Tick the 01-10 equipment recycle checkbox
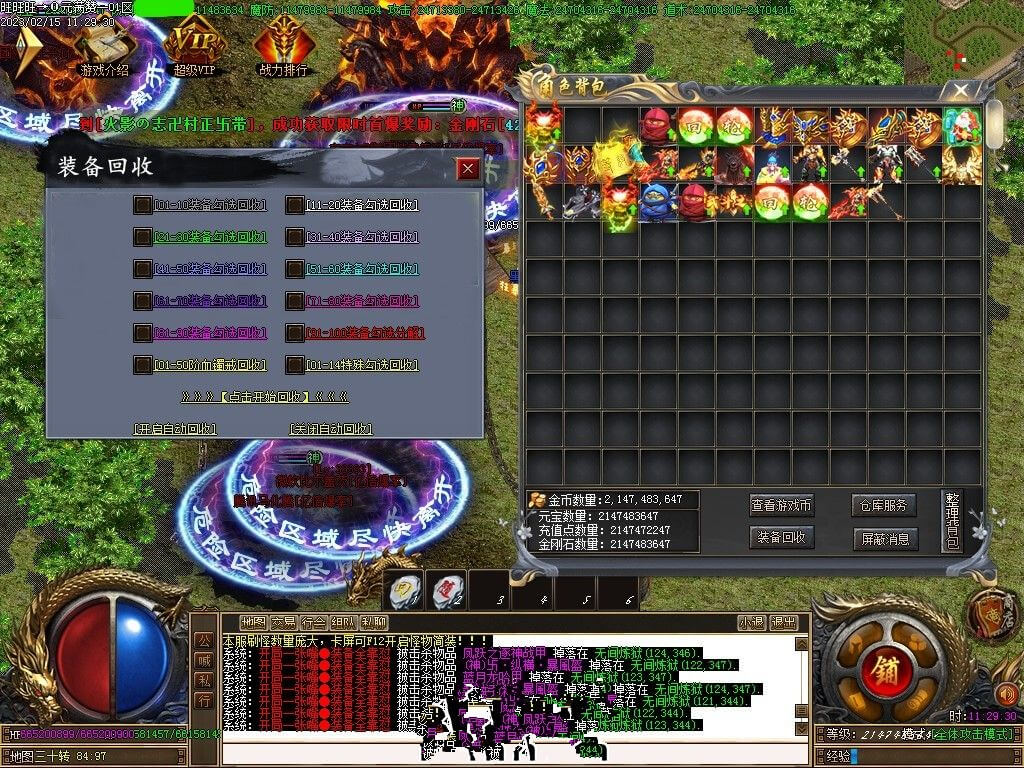The width and height of the screenshot is (1024, 768). (x=143, y=205)
